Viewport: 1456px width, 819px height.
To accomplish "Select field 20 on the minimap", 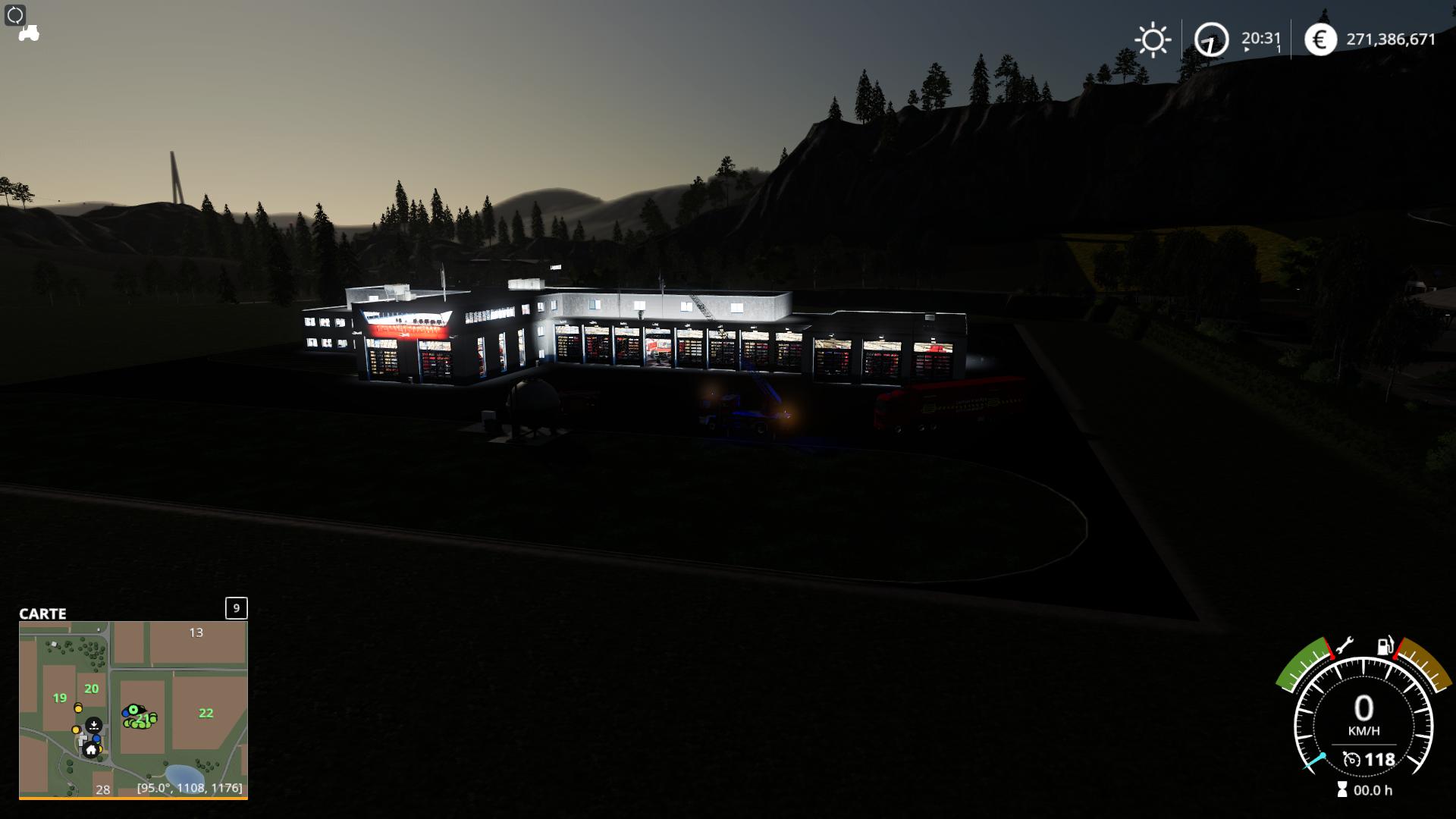I will coord(92,689).
